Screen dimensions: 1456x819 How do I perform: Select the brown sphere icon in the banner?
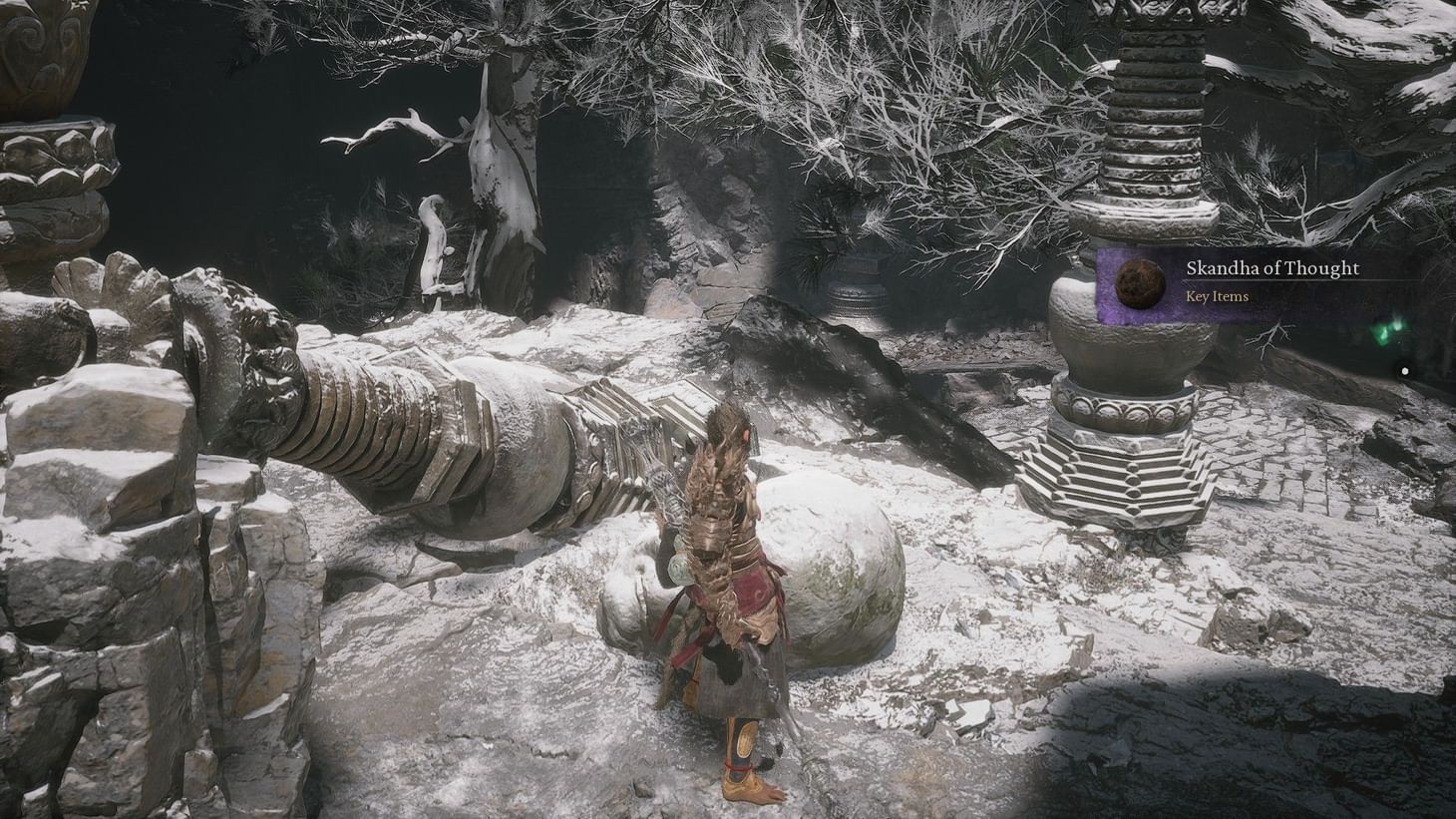(x=1139, y=284)
